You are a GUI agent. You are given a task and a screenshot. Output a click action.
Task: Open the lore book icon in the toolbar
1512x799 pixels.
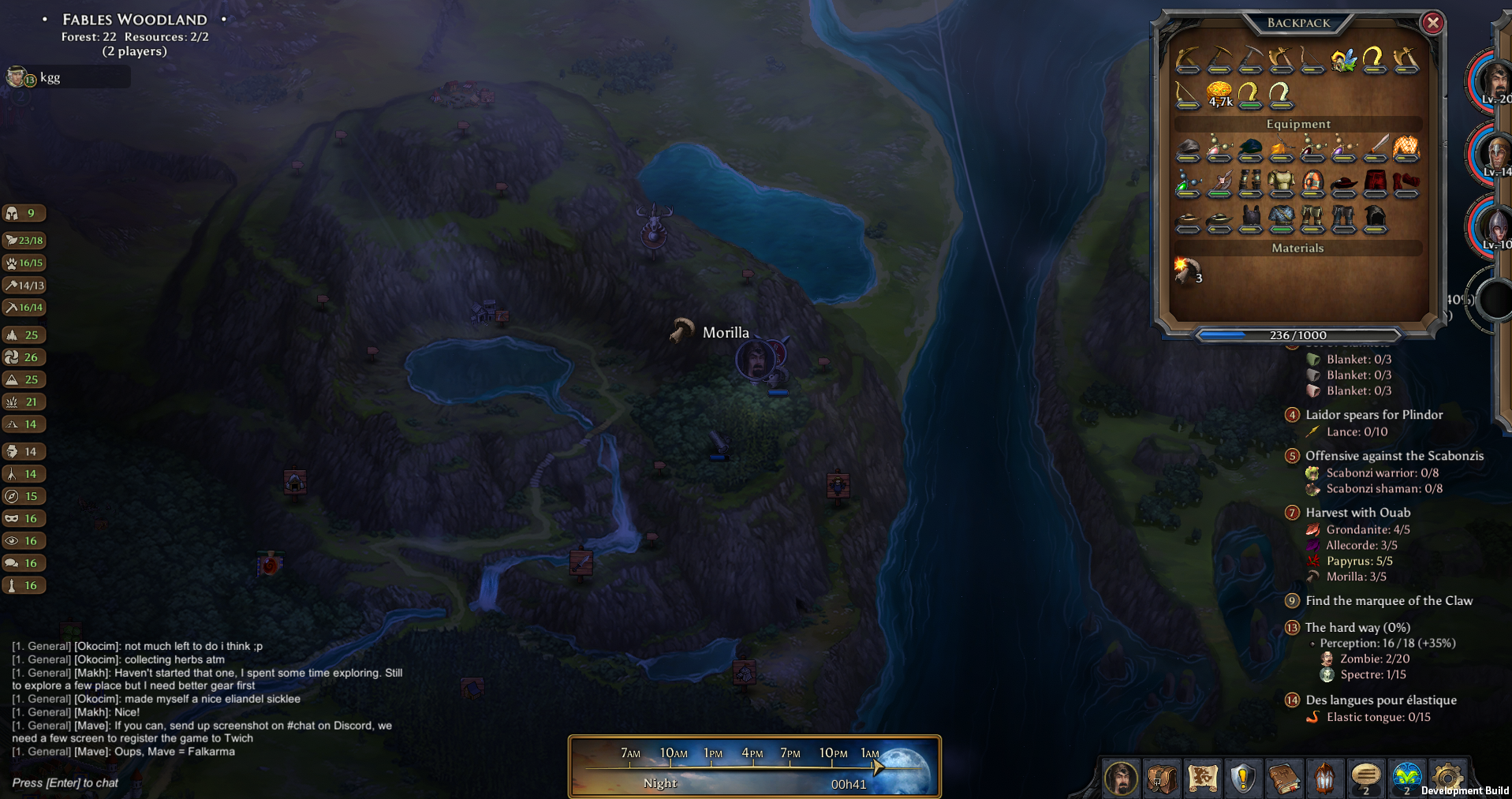pos(1284,778)
